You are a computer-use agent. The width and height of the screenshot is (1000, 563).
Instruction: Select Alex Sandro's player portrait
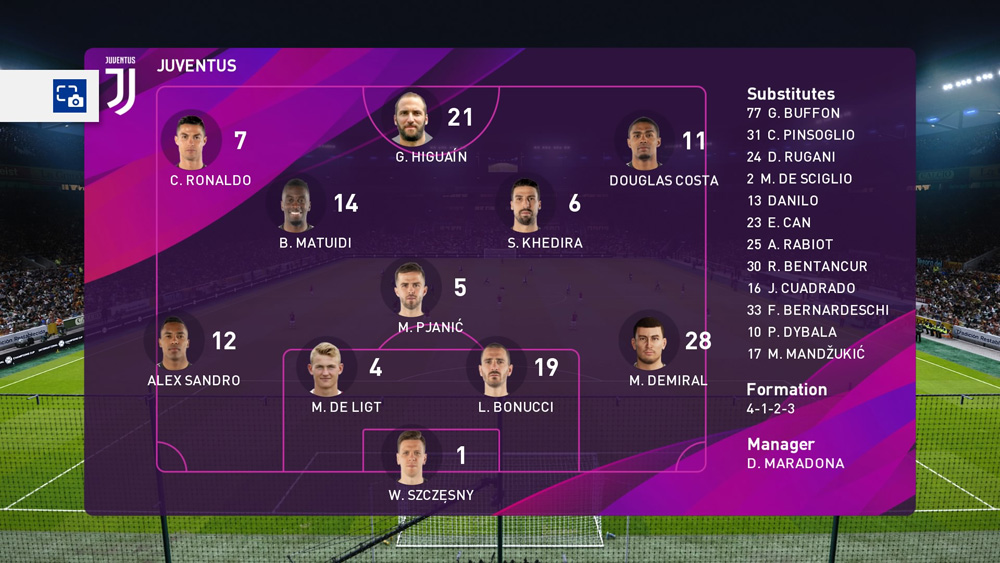click(173, 342)
